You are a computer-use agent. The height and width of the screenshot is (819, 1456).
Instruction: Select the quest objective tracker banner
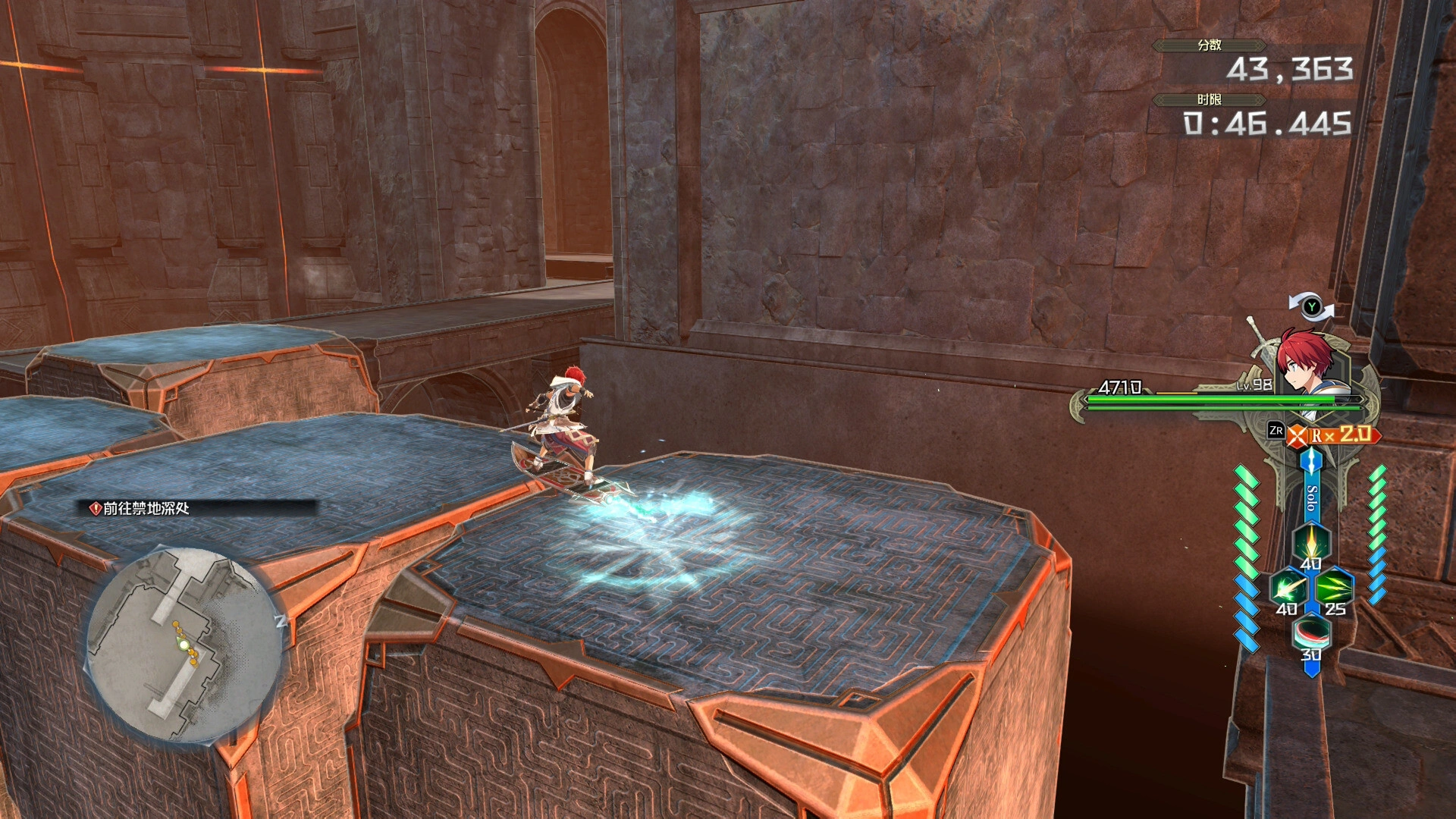pos(199,509)
